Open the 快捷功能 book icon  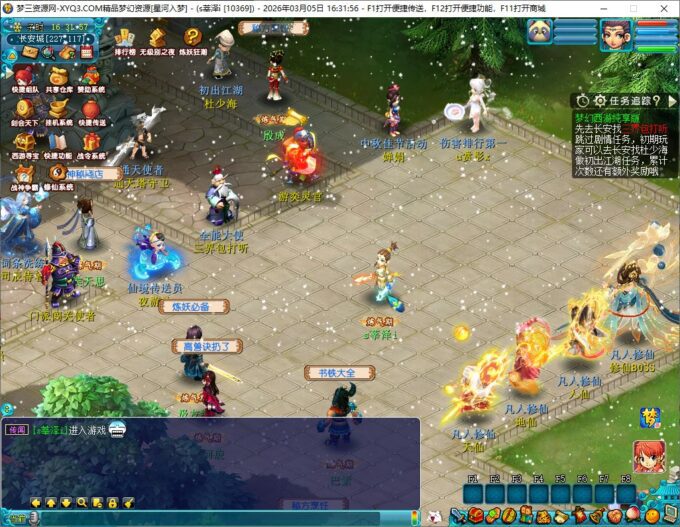point(59,142)
